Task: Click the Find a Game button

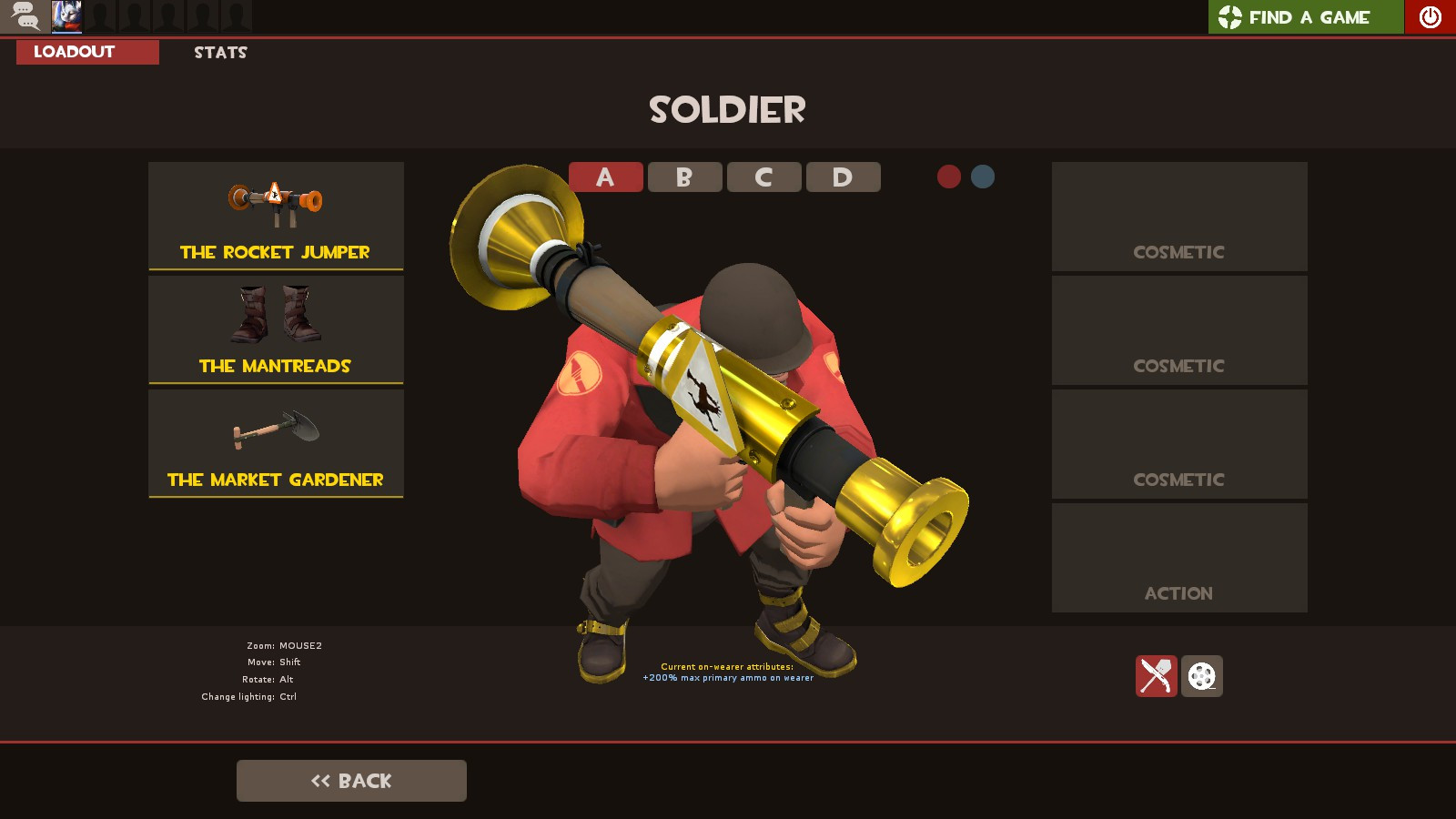Action: 1306,16
